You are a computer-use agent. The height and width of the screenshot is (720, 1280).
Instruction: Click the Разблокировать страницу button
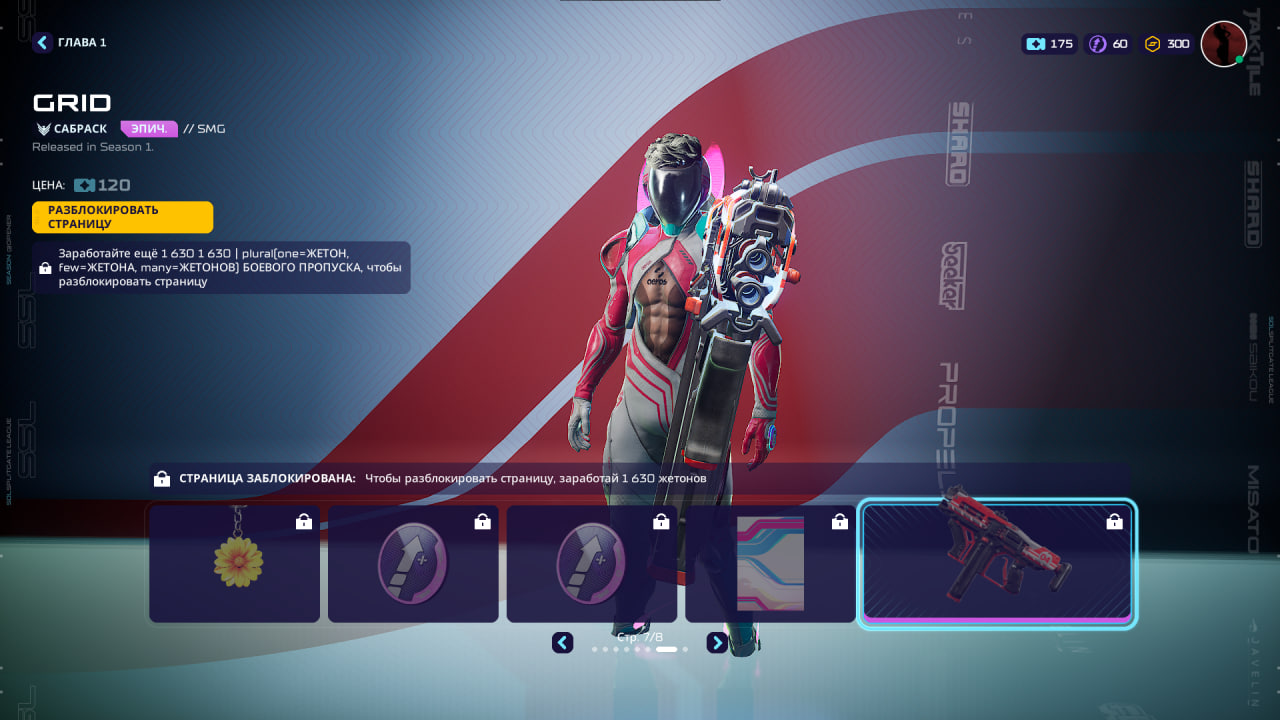(x=122, y=217)
